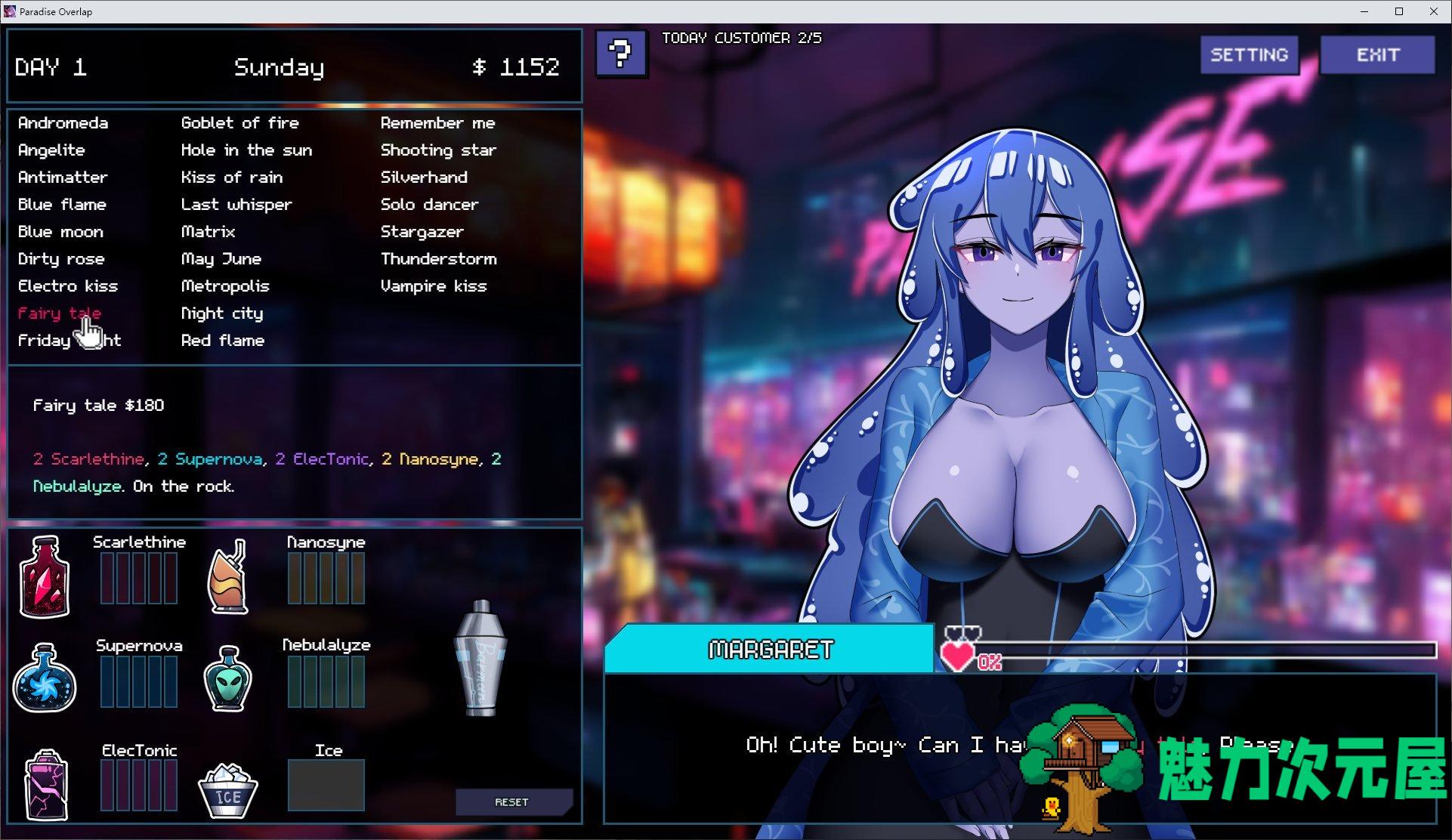Screen dimensions: 1452x840
Task: Select the Andromeda recipe
Action: pyautogui.click(x=63, y=123)
